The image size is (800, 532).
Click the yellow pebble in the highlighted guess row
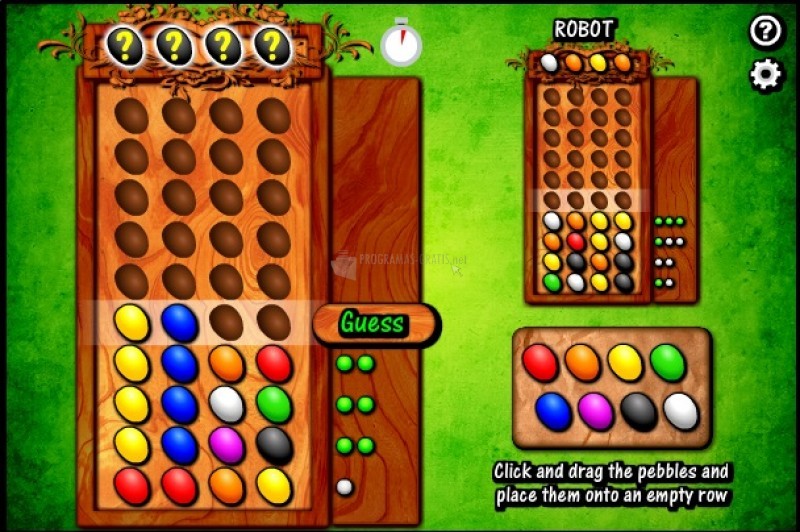[132, 323]
